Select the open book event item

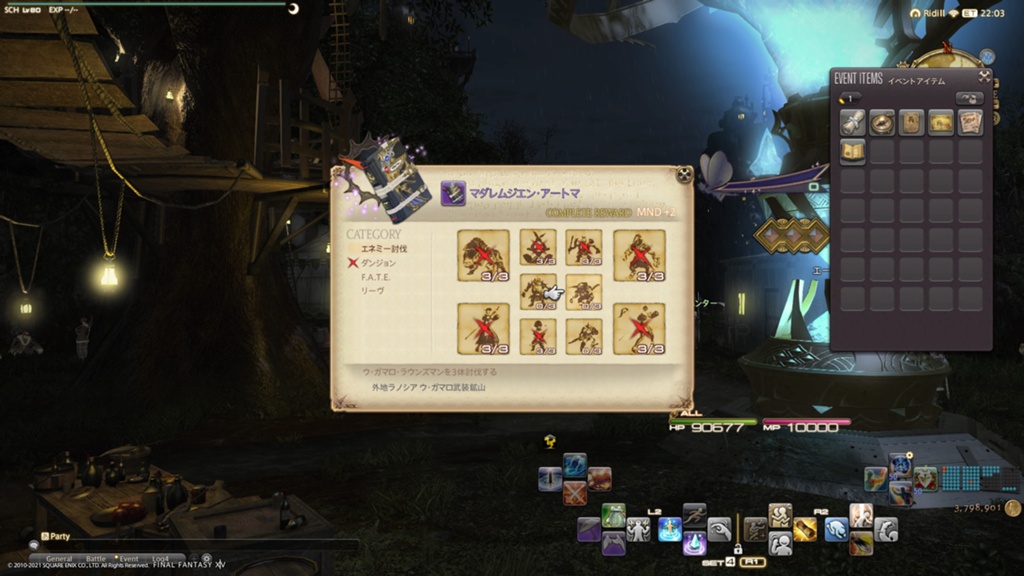pyautogui.click(x=852, y=151)
